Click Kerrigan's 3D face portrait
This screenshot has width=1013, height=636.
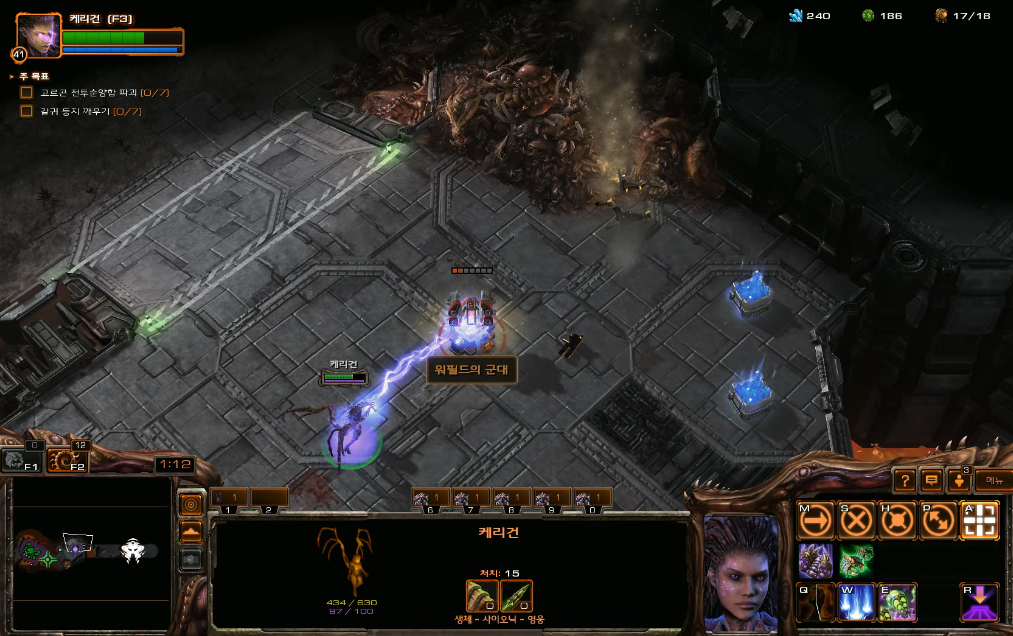741,566
